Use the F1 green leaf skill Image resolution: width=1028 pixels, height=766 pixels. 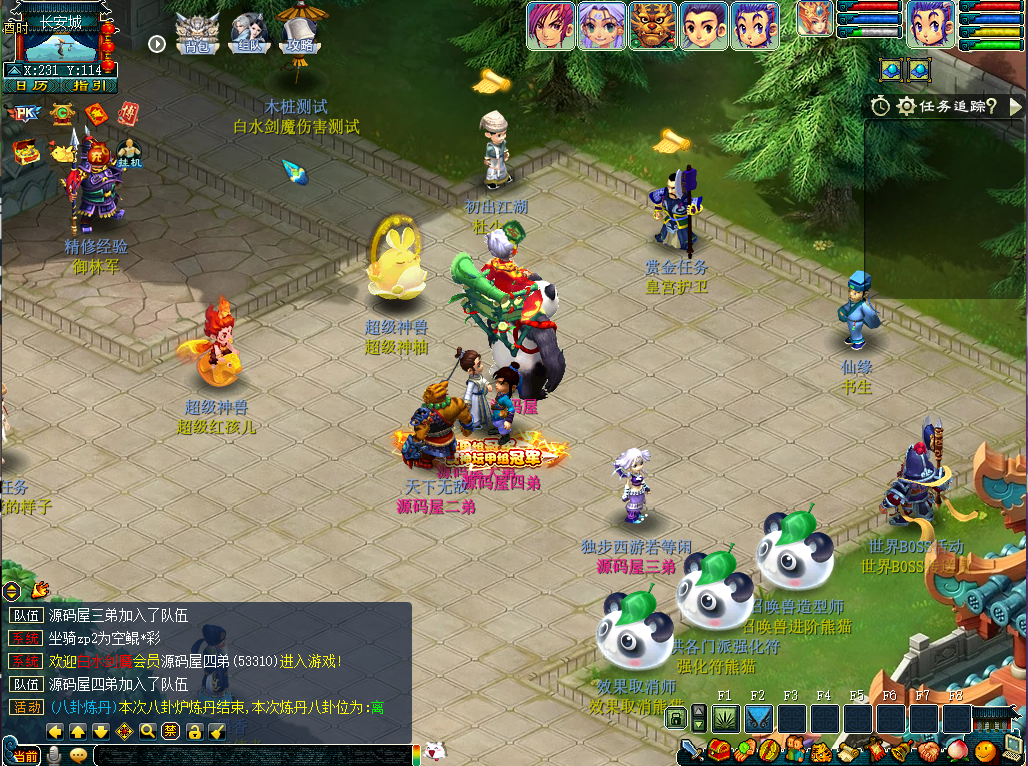[725, 718]
